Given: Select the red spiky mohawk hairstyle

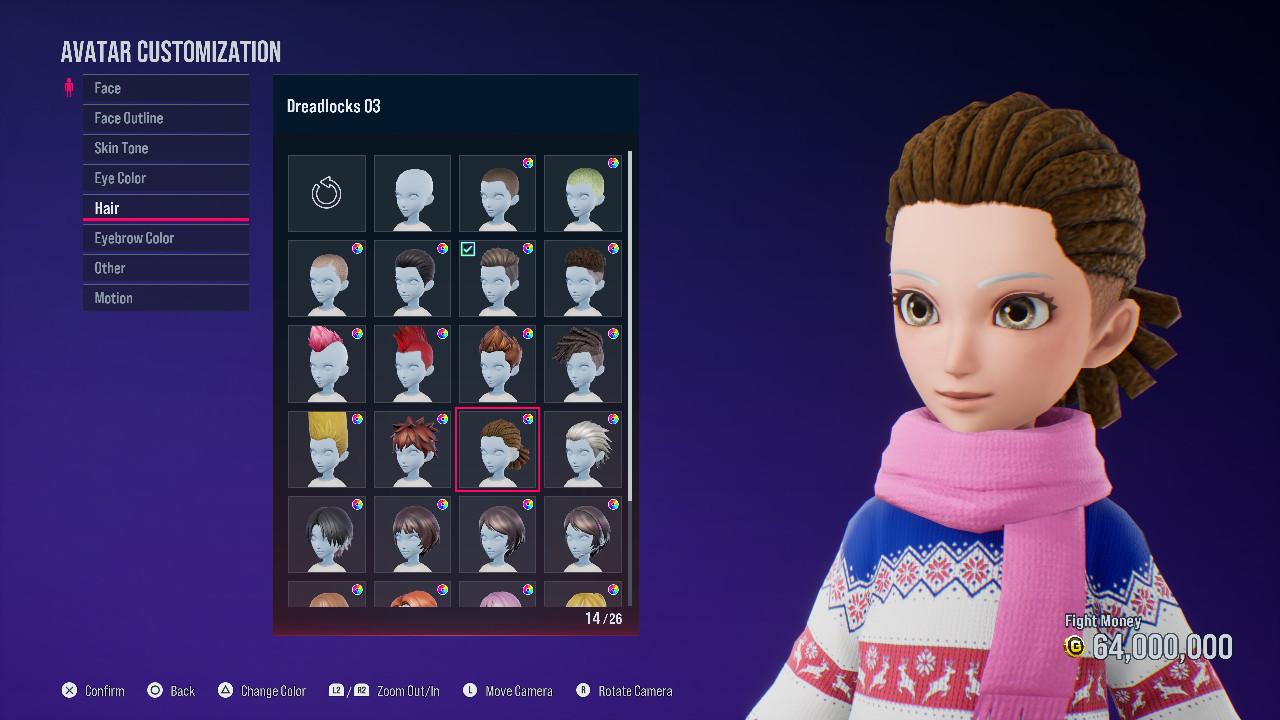Looking at the screenshot, I should pyautogui.click(x=412, y=363).
